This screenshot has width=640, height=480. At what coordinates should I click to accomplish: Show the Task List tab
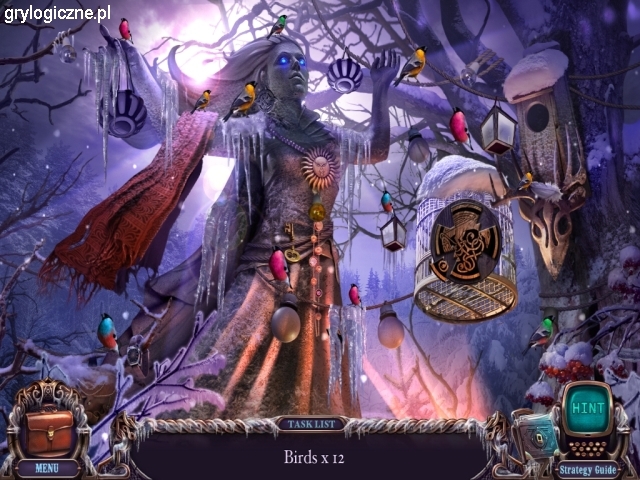(311, 424)
